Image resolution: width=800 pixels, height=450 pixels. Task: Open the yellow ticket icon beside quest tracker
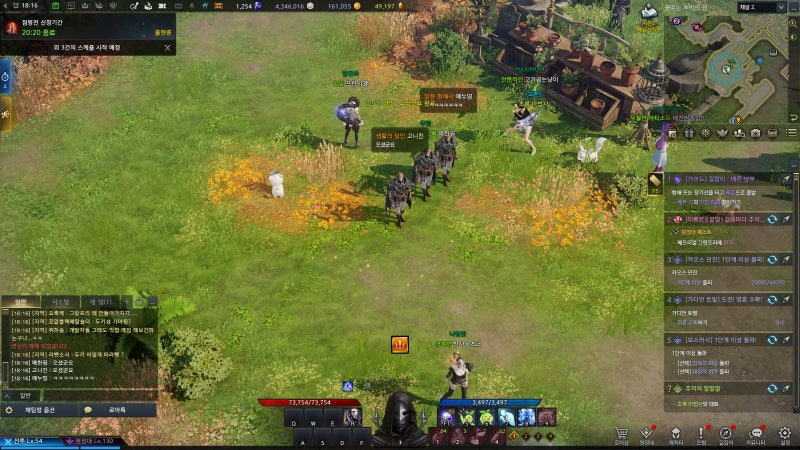pos(655,181)
